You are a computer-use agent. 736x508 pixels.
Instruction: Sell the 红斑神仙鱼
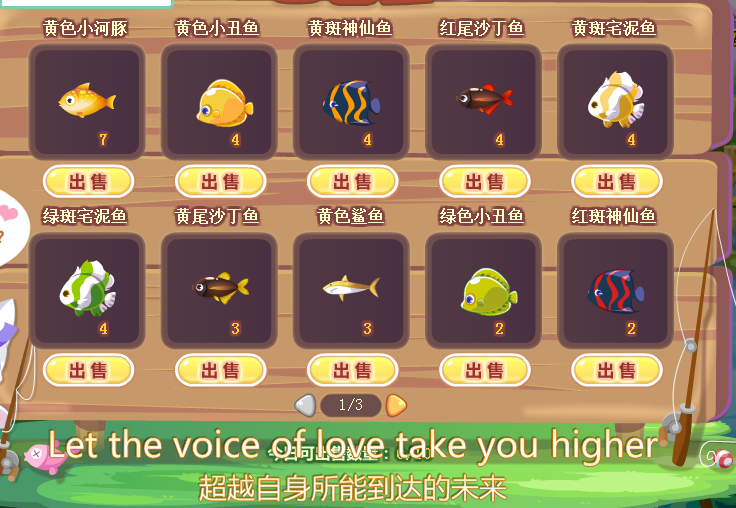pyautogui.click(x=616, y=370)
